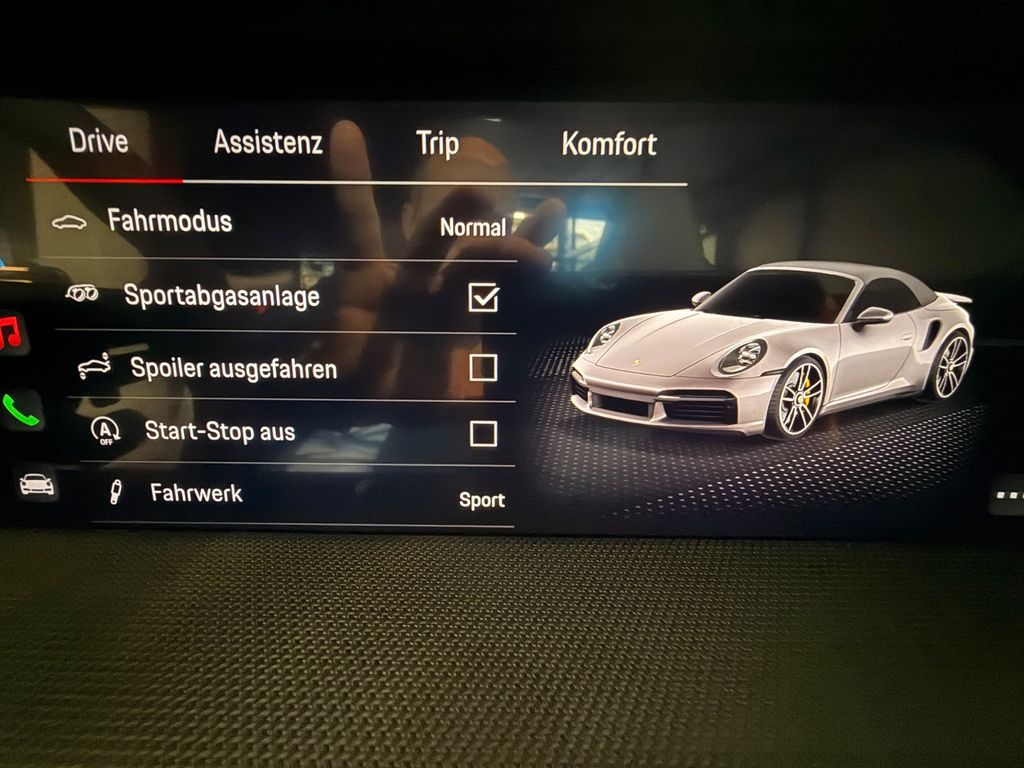Open the red music note shortcut

pyautogui.click(x=11, y=333)
